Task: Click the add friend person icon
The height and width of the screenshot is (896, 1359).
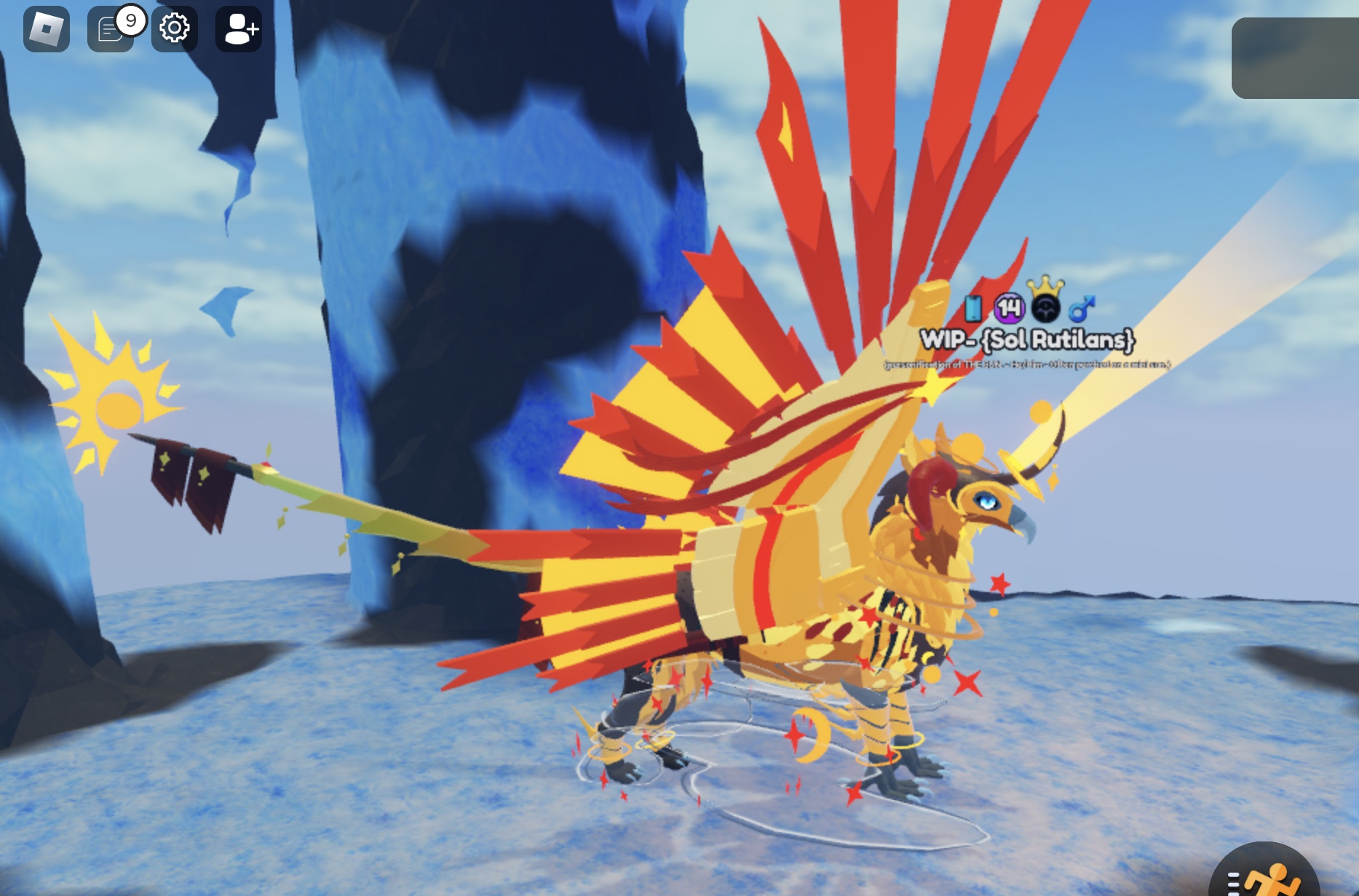Action: tap(239, 29)
